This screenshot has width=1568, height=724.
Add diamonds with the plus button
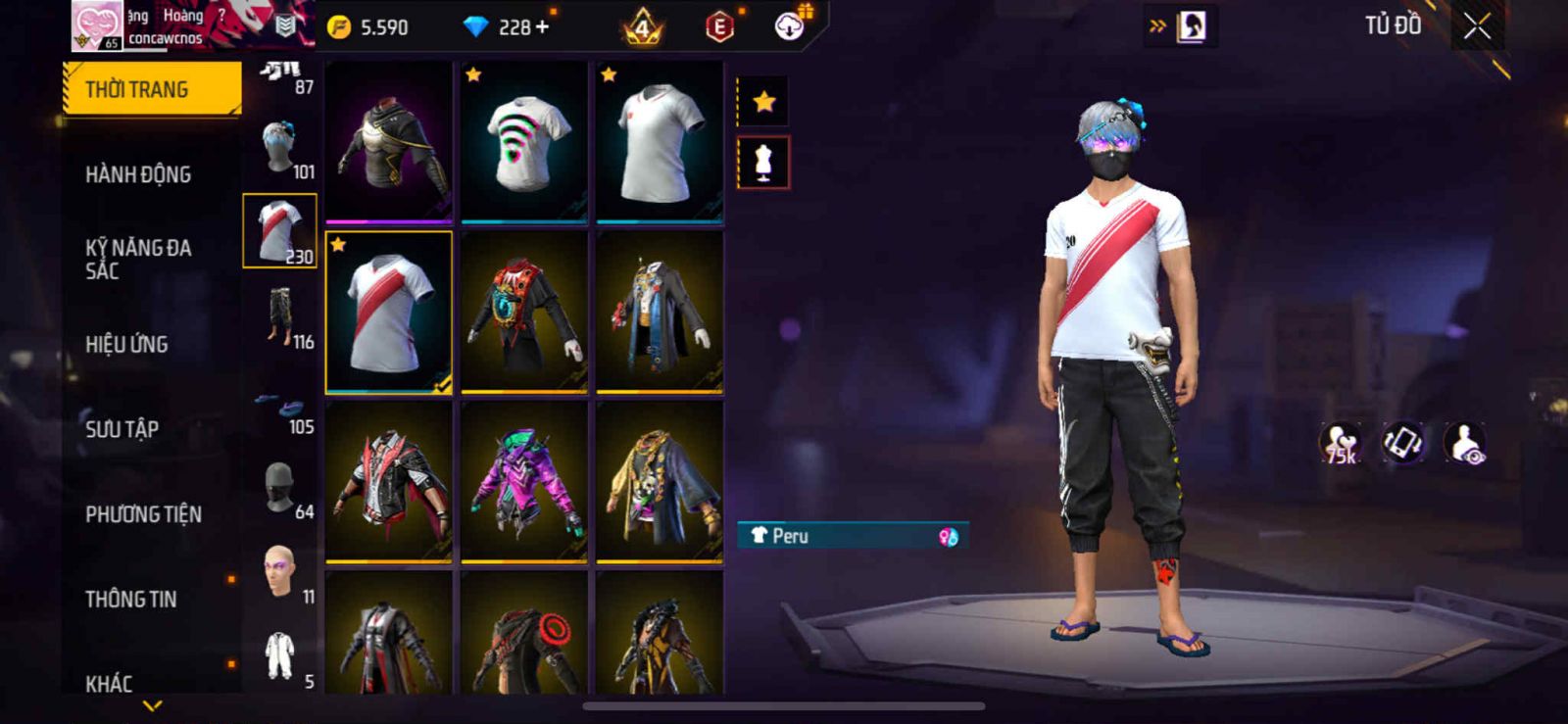click(542, 27)
